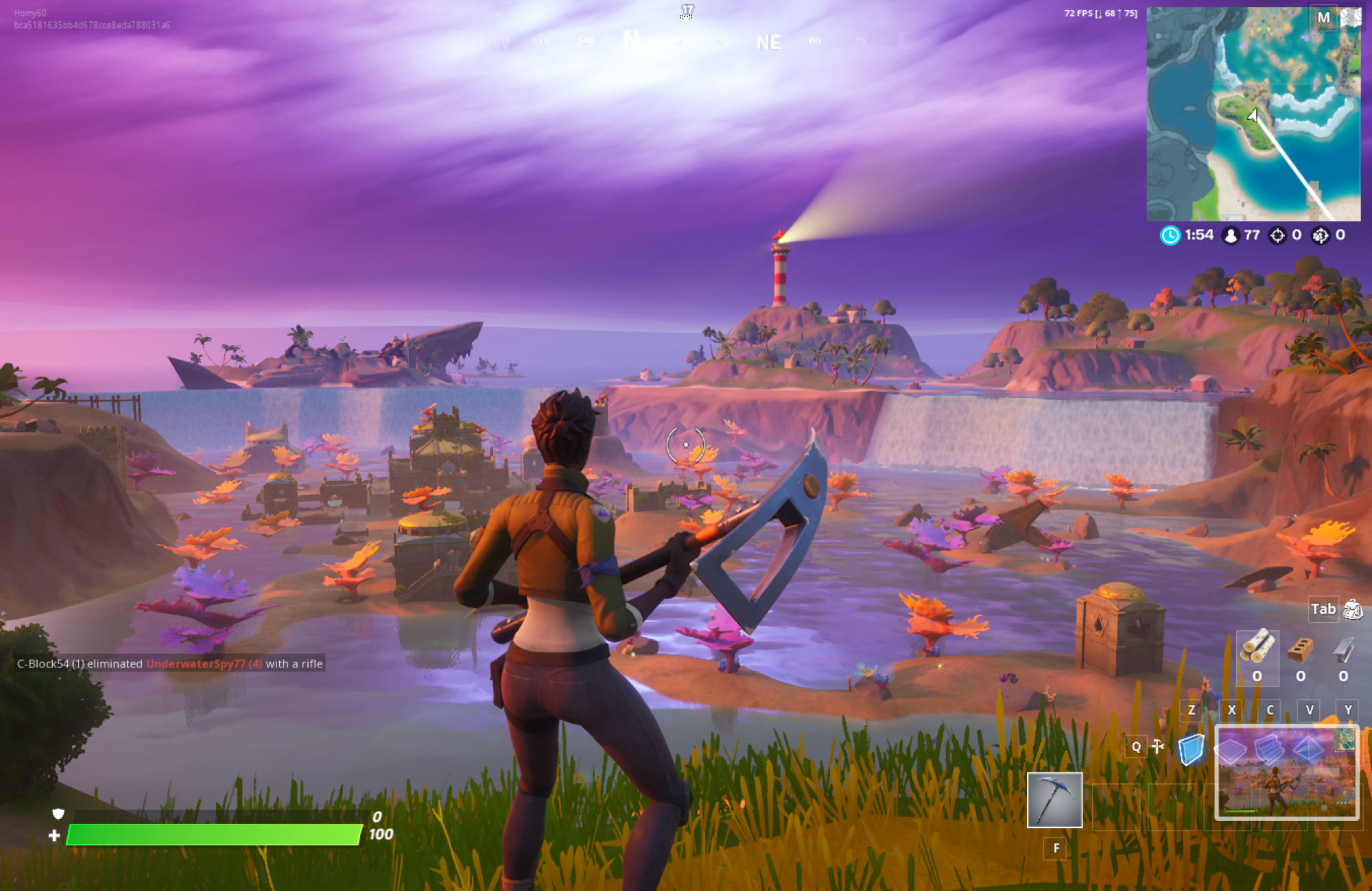Image resolution: width=1372 pixels, height=891 pixels.
Task: Choose the brick material icon
Action: 1300,648
